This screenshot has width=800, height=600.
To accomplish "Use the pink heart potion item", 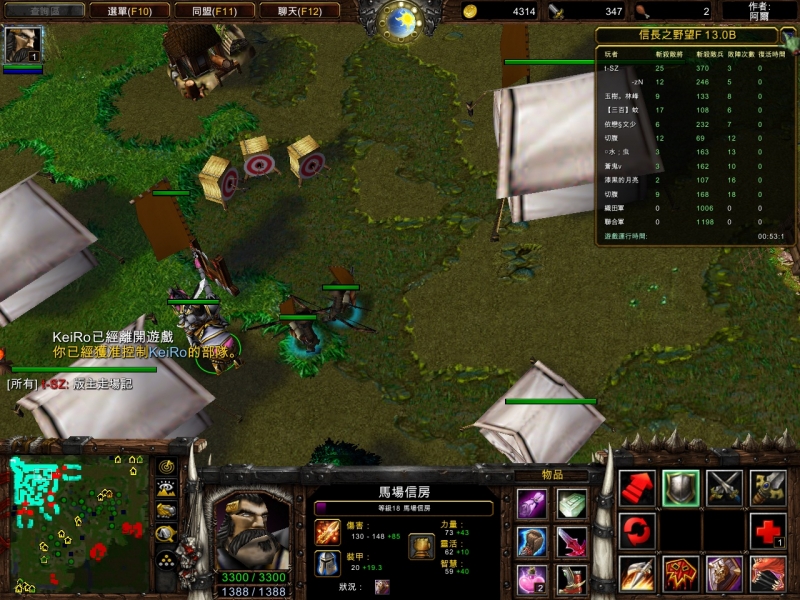I will pyautogui.click(x=531, y=579).
